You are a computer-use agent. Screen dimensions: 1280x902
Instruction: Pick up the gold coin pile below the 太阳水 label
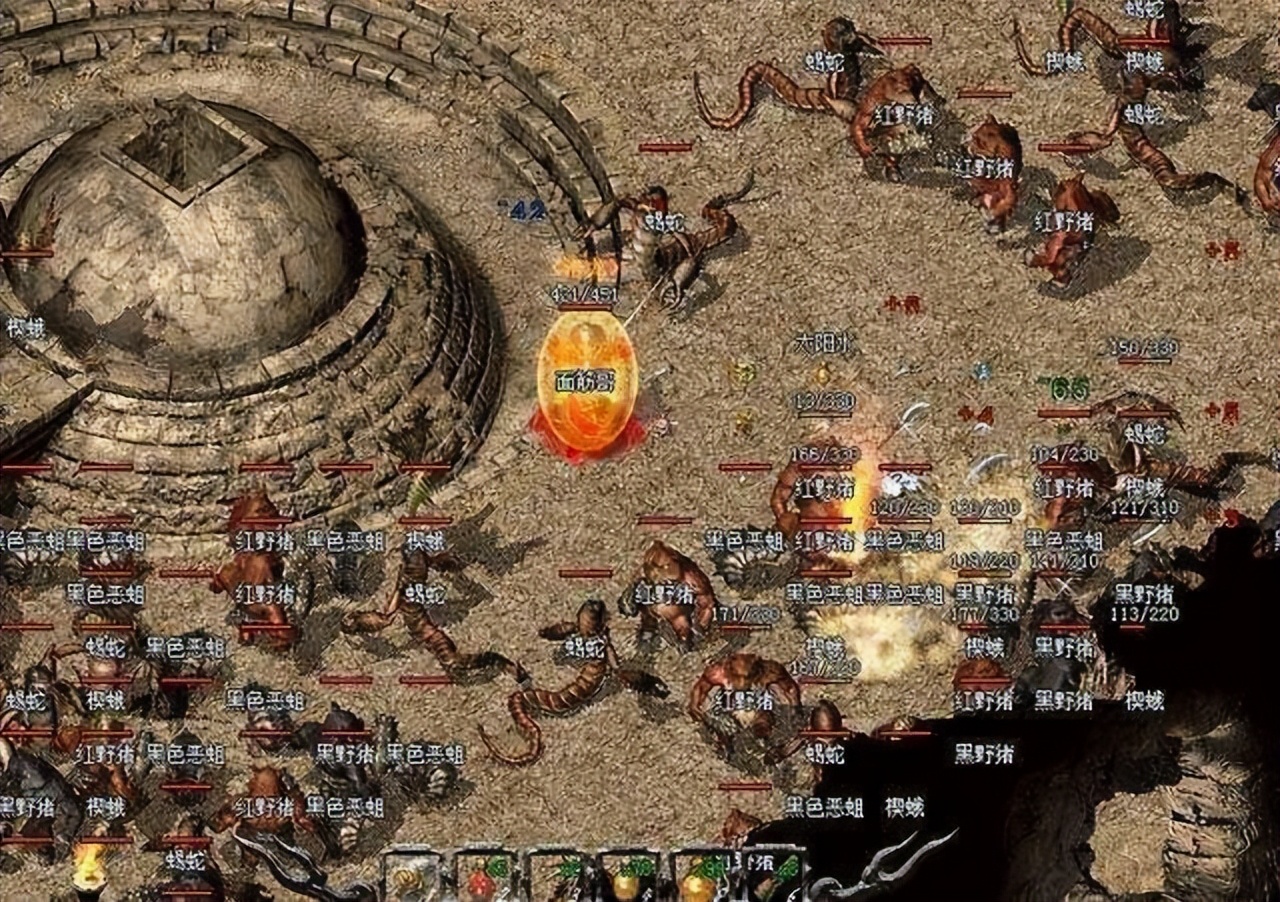click(x=822, y=374)
